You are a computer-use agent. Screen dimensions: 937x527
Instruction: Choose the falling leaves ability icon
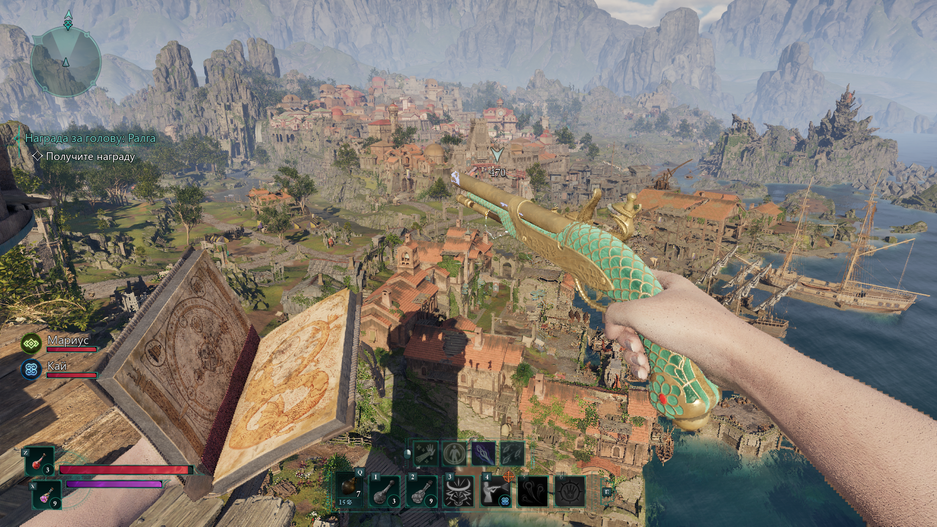pos(512,454)
